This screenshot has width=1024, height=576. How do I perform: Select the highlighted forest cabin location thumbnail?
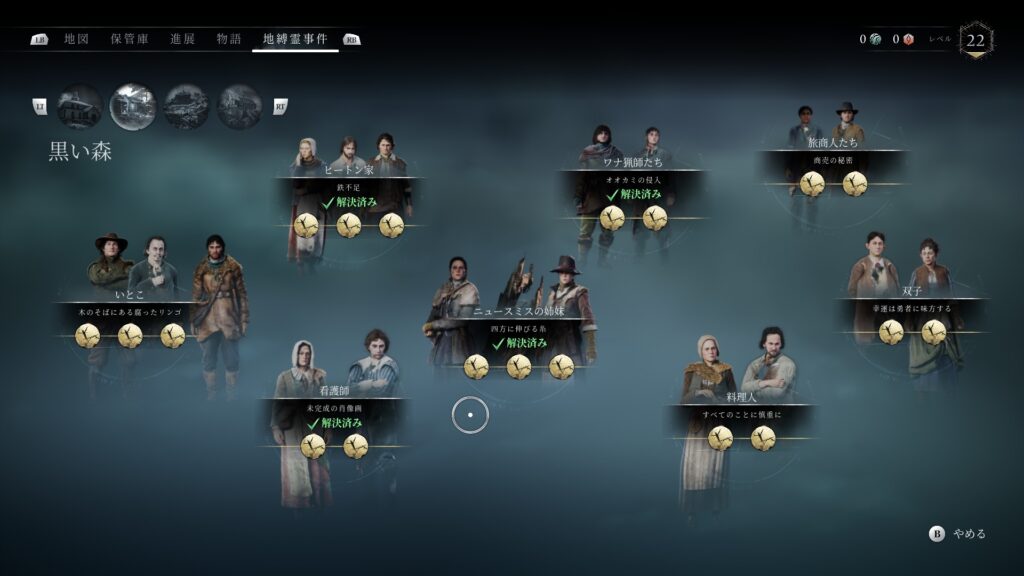[x=133, y=106]
